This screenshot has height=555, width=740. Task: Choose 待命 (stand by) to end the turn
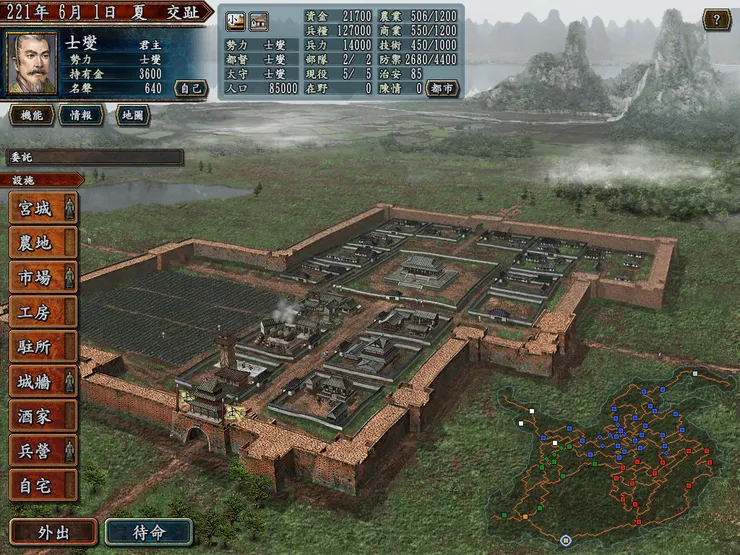(148, 531)
